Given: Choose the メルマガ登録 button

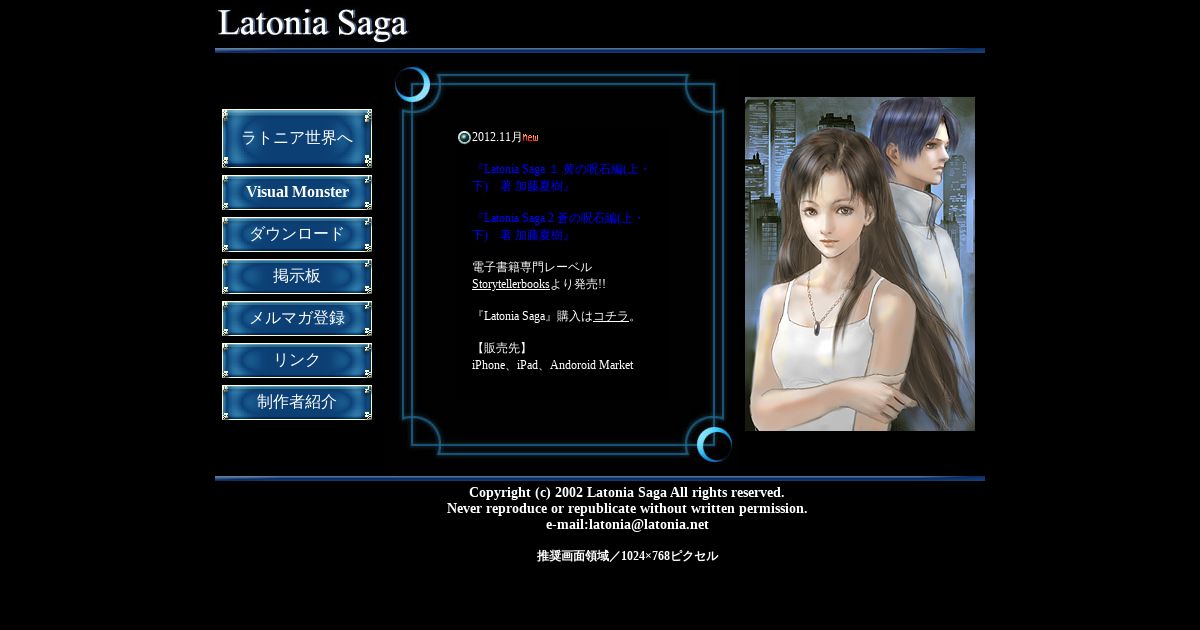Looking at the screenshot, I should [x=297, y=318].
